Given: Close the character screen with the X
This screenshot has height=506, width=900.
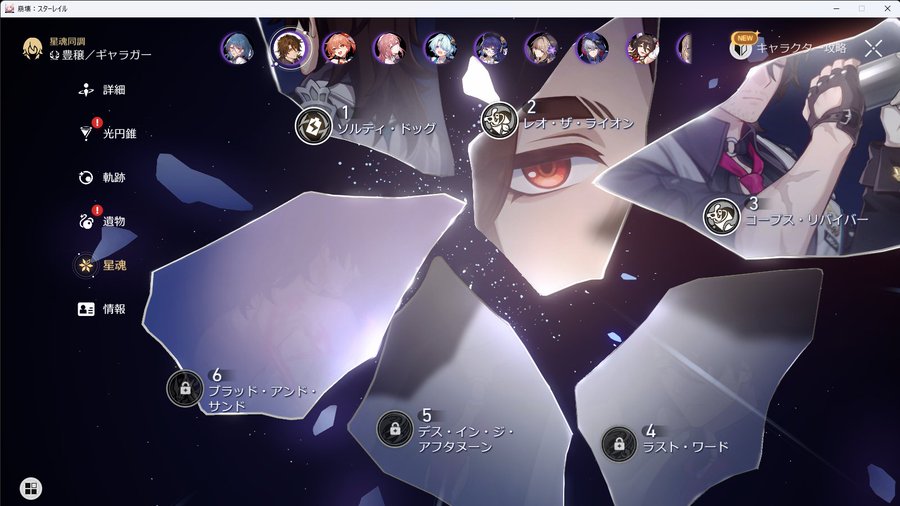Looking at the screenshot, I should [873, 48].
